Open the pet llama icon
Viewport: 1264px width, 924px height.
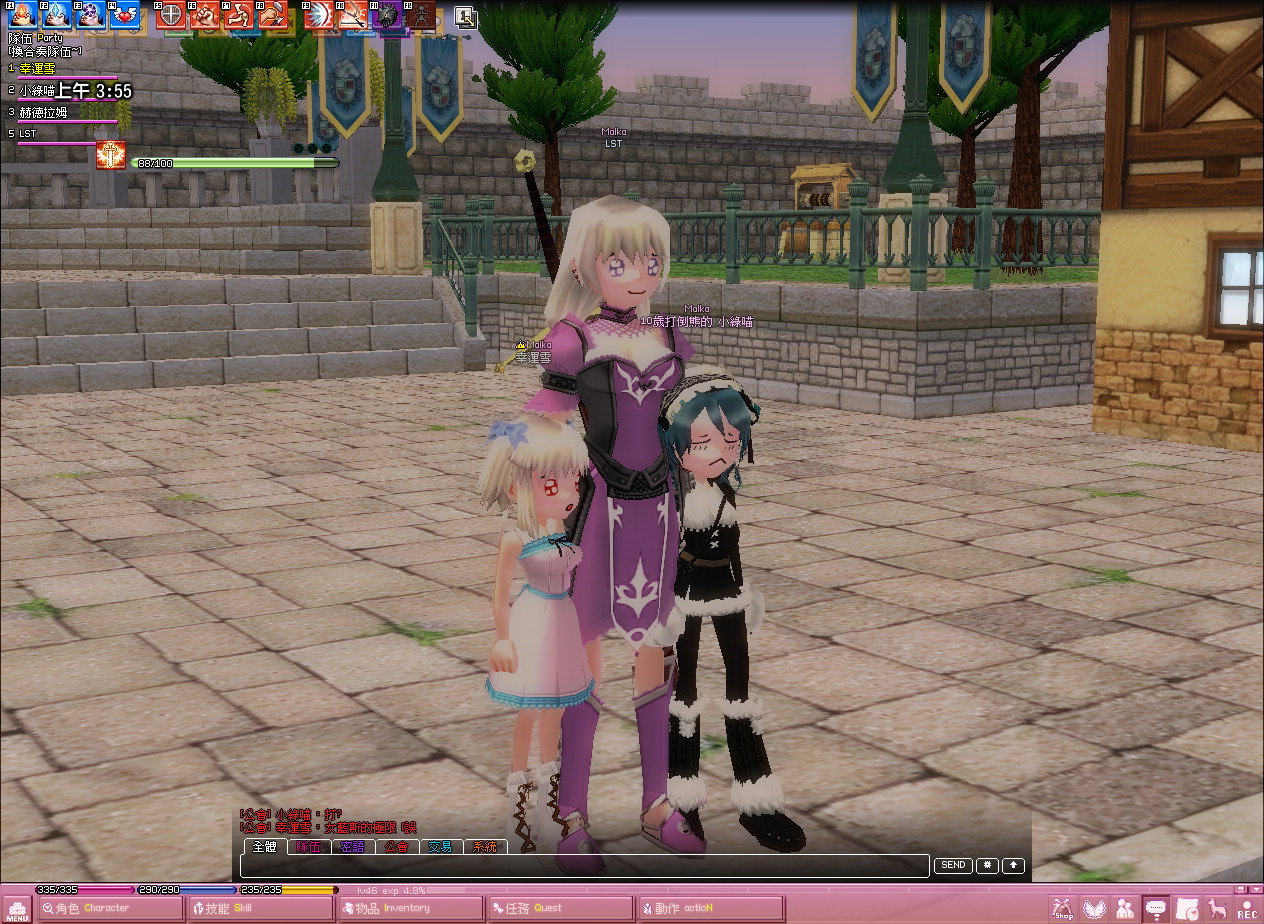point(1217,908)
